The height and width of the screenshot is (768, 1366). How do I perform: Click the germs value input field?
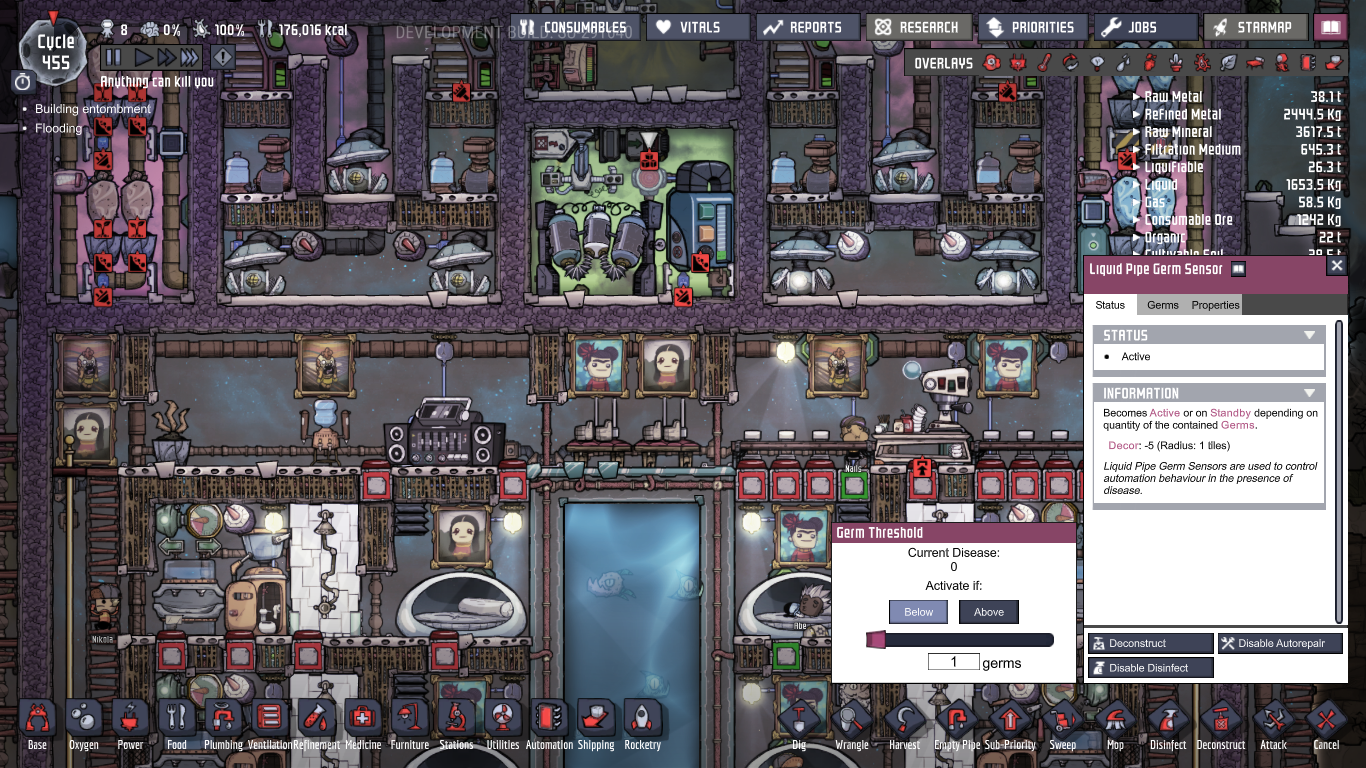(954, 661)
